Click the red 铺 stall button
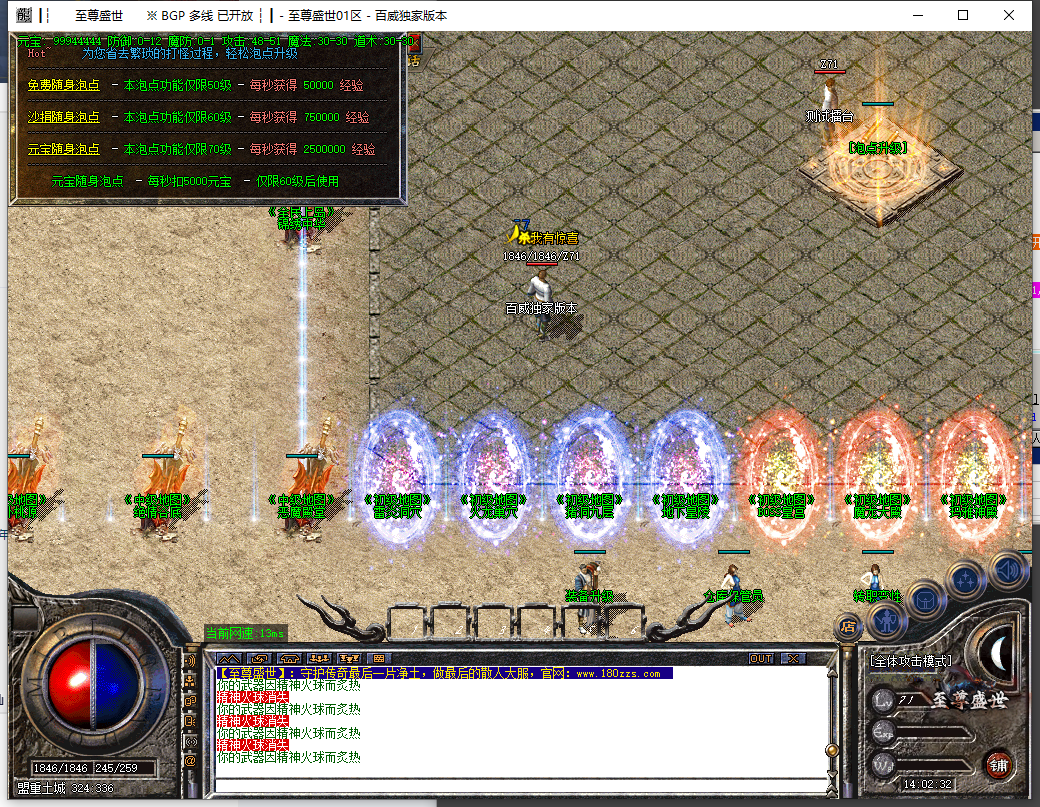The image size is (1040, 807). click(997, 765)
